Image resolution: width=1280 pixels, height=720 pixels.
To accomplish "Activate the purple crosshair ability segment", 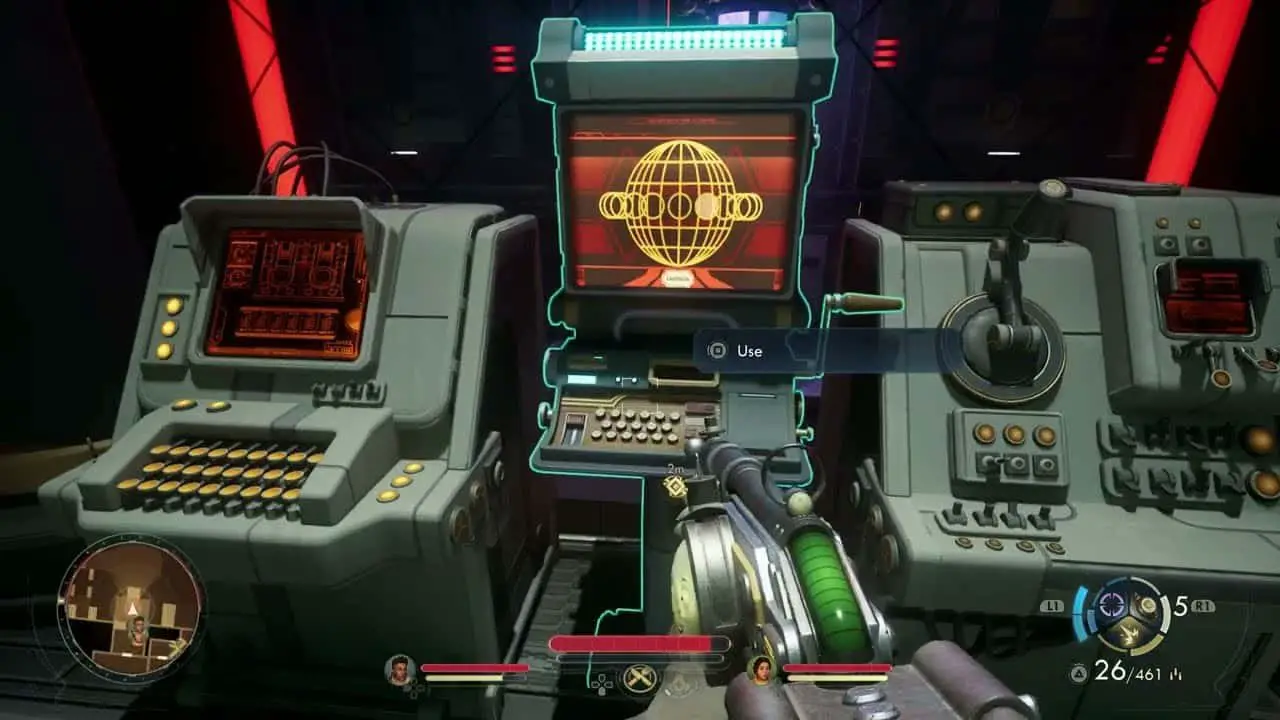I will coord(1110,604).
